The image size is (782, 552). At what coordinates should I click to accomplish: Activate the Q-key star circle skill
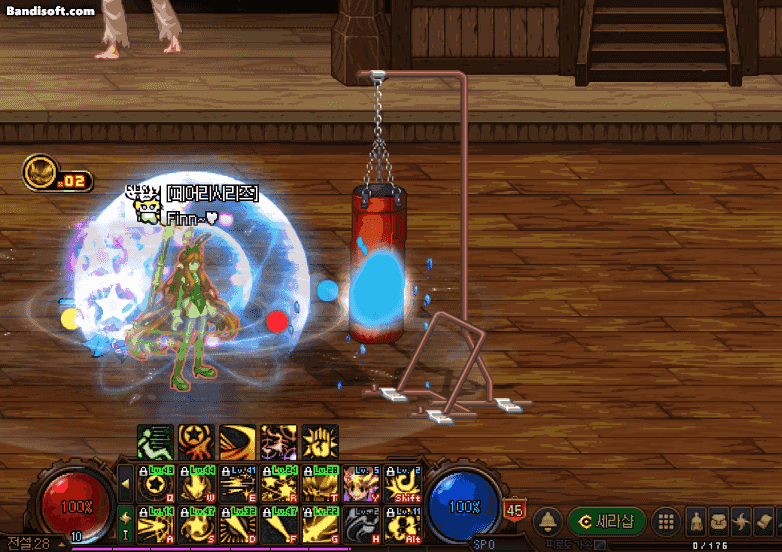click(x=155, y=485)
